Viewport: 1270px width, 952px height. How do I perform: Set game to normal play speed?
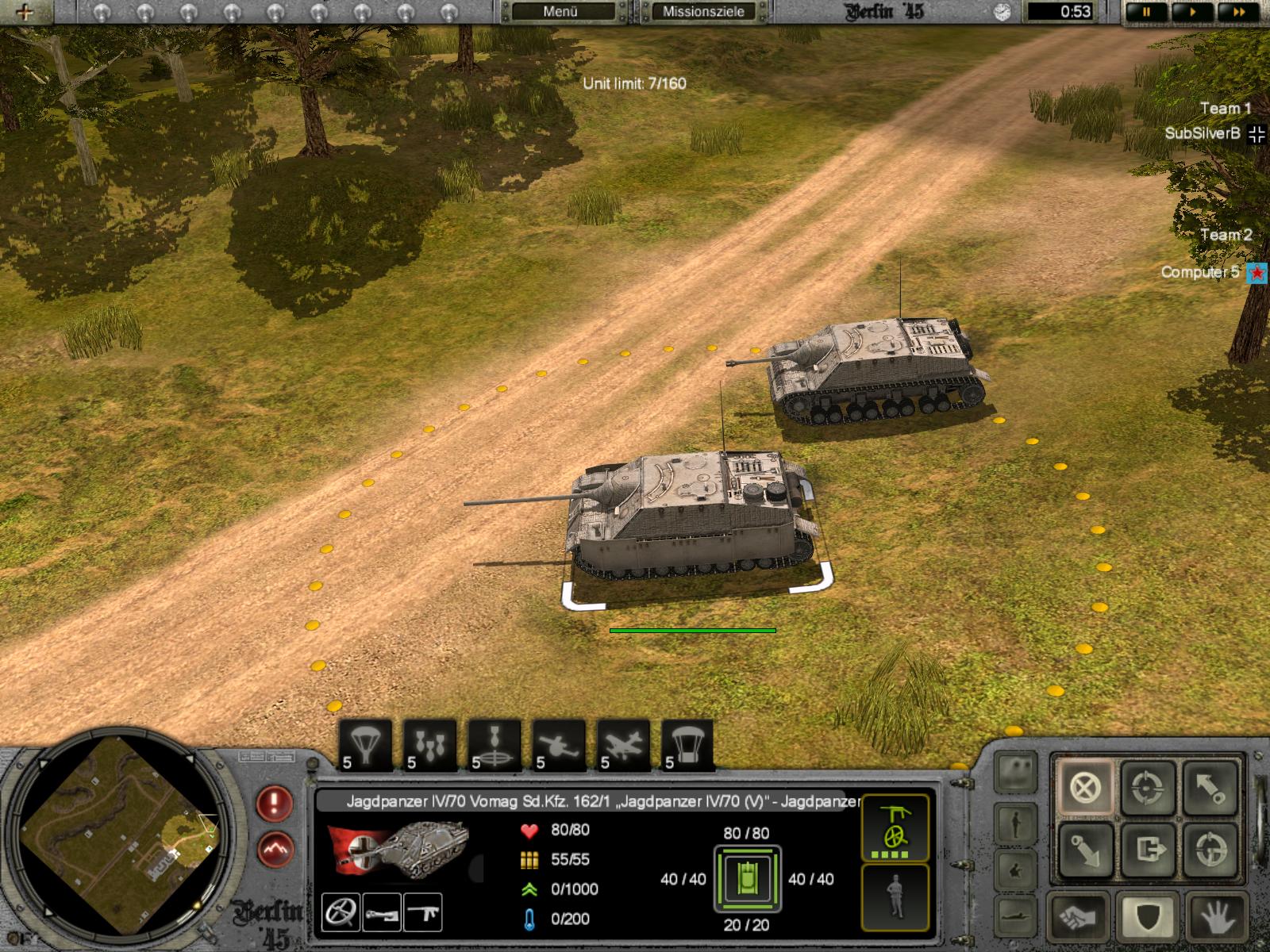[1193, 13]
